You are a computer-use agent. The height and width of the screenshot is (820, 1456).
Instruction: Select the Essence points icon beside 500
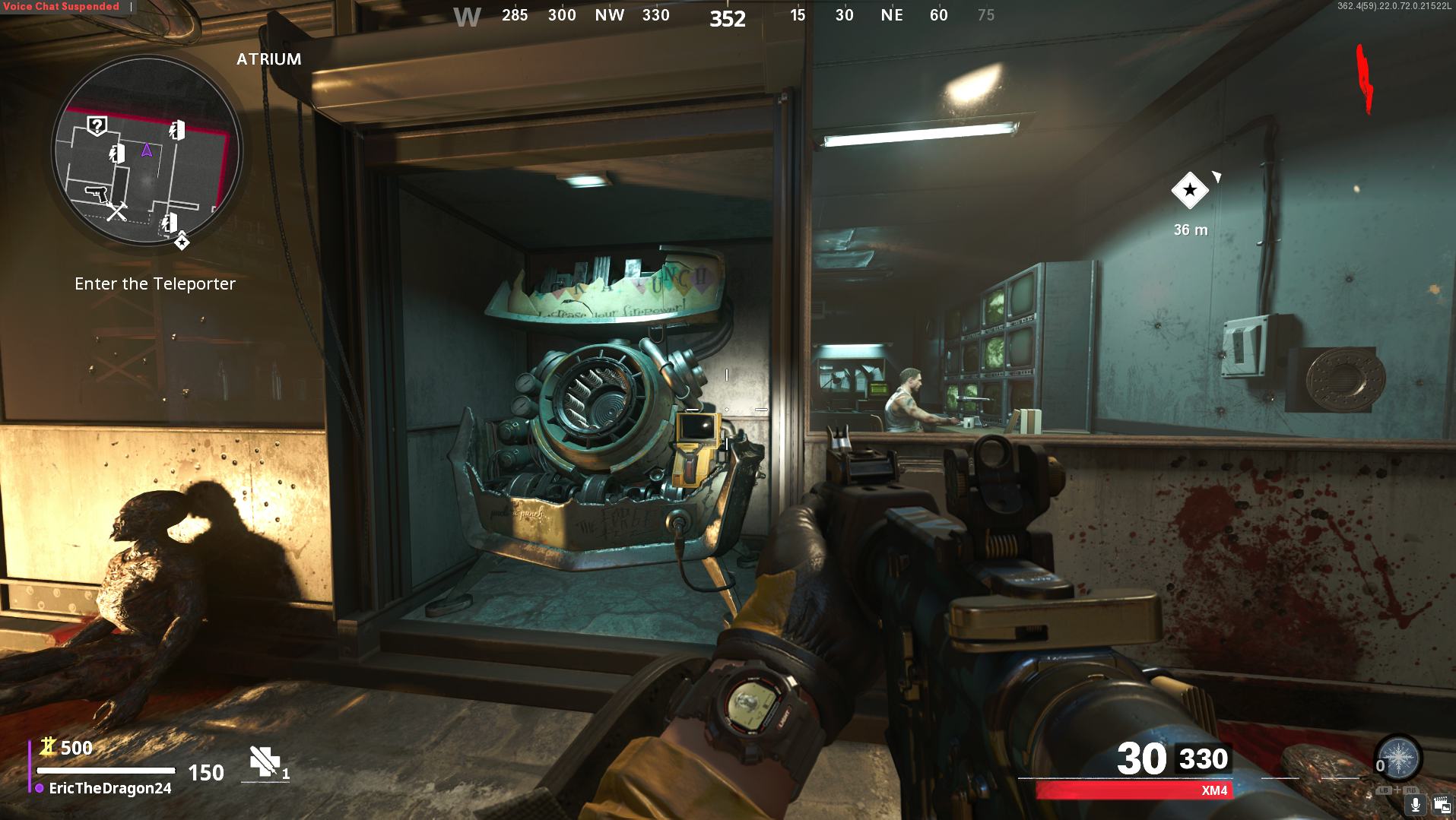[x=47, y=748]
